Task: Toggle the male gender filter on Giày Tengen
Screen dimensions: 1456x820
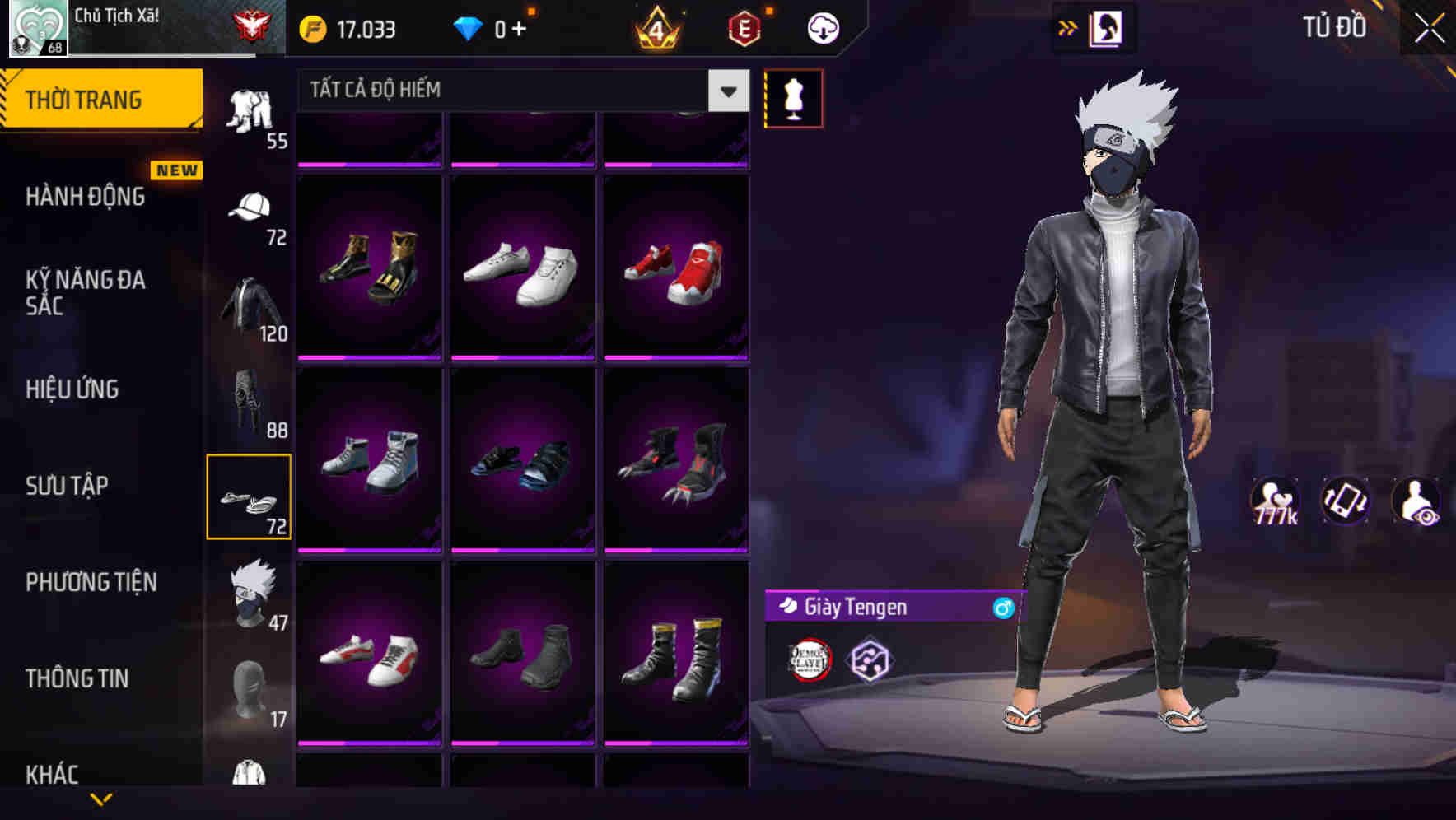Action: click(1001, 608)
